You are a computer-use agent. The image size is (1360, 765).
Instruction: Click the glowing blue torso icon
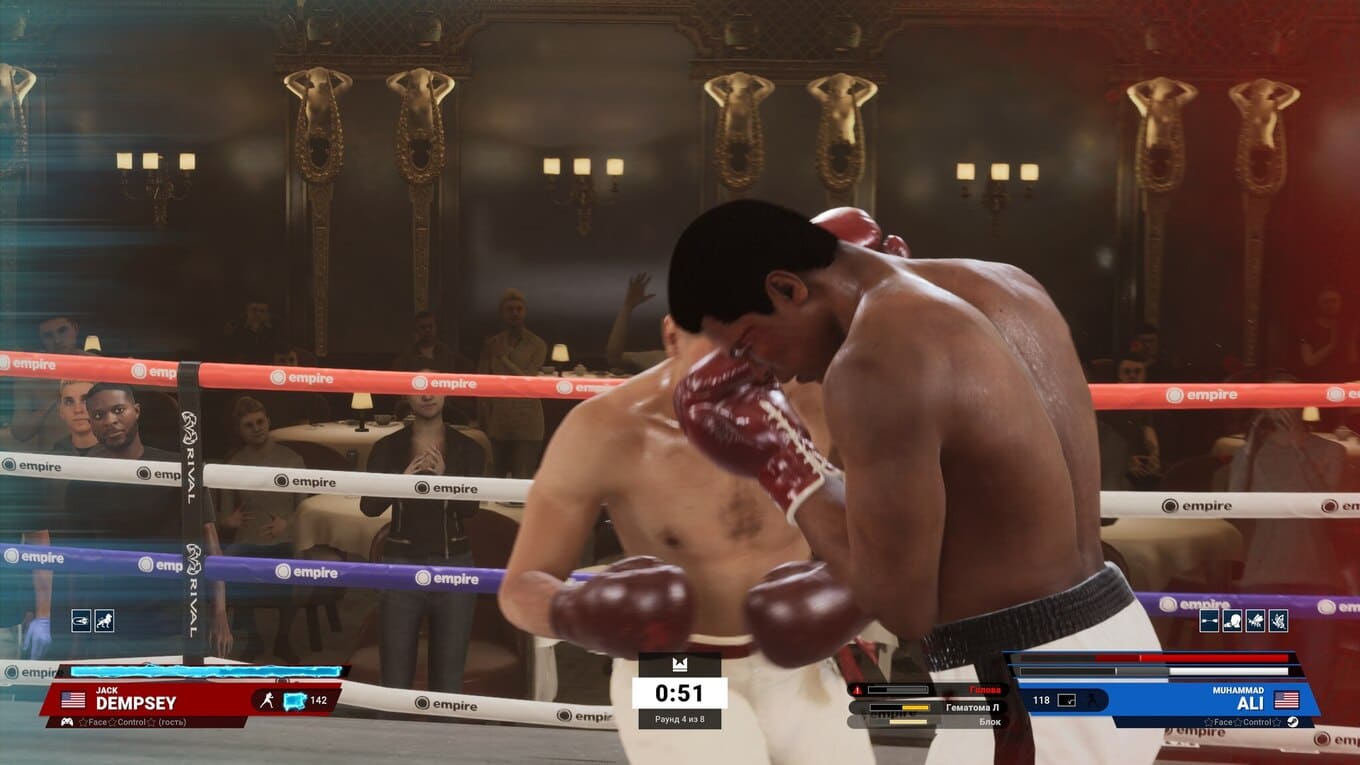pyautogui.click(x=294, y=700)
